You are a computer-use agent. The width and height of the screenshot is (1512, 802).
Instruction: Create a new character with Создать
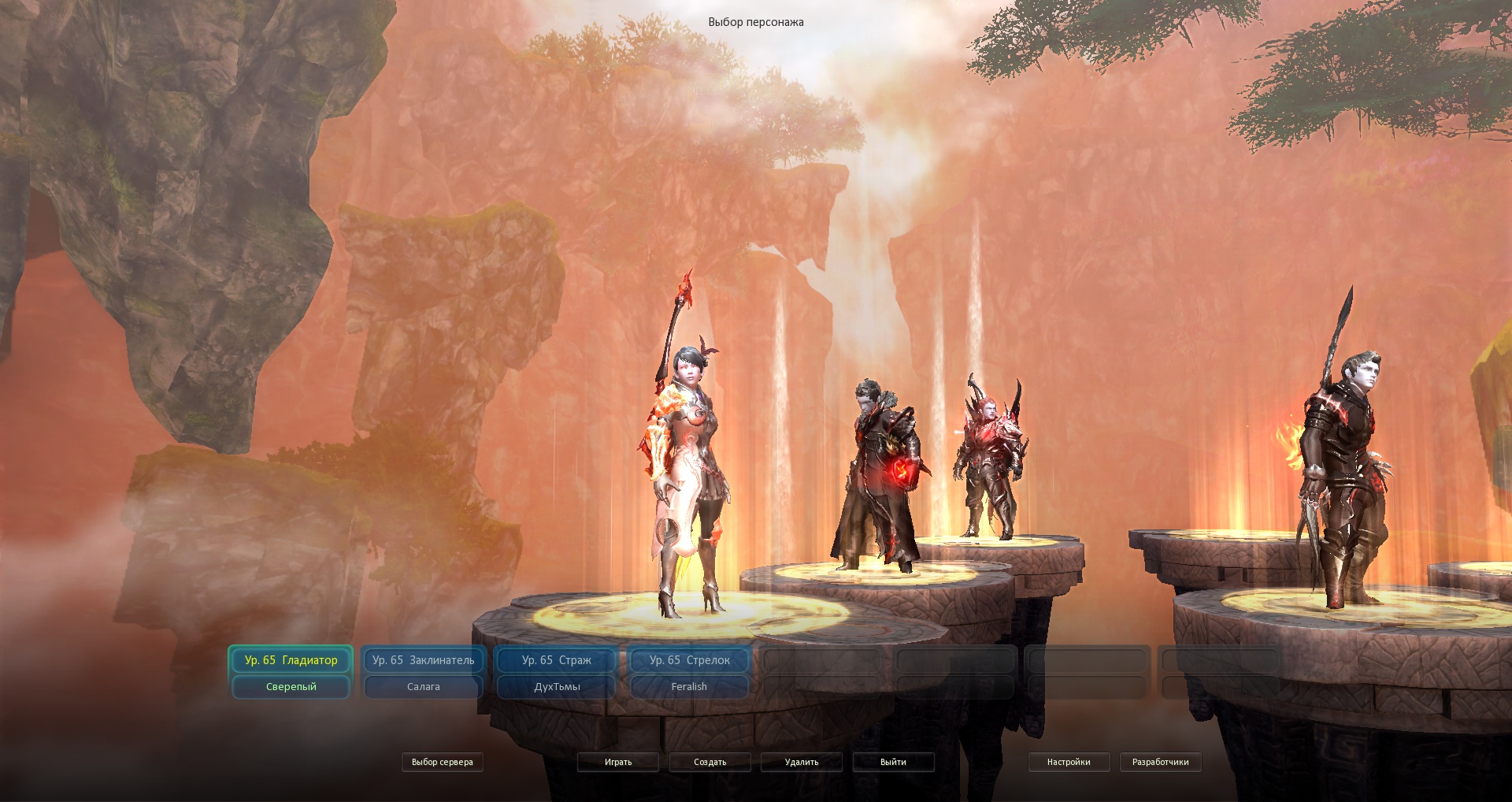tap(710, 762)
